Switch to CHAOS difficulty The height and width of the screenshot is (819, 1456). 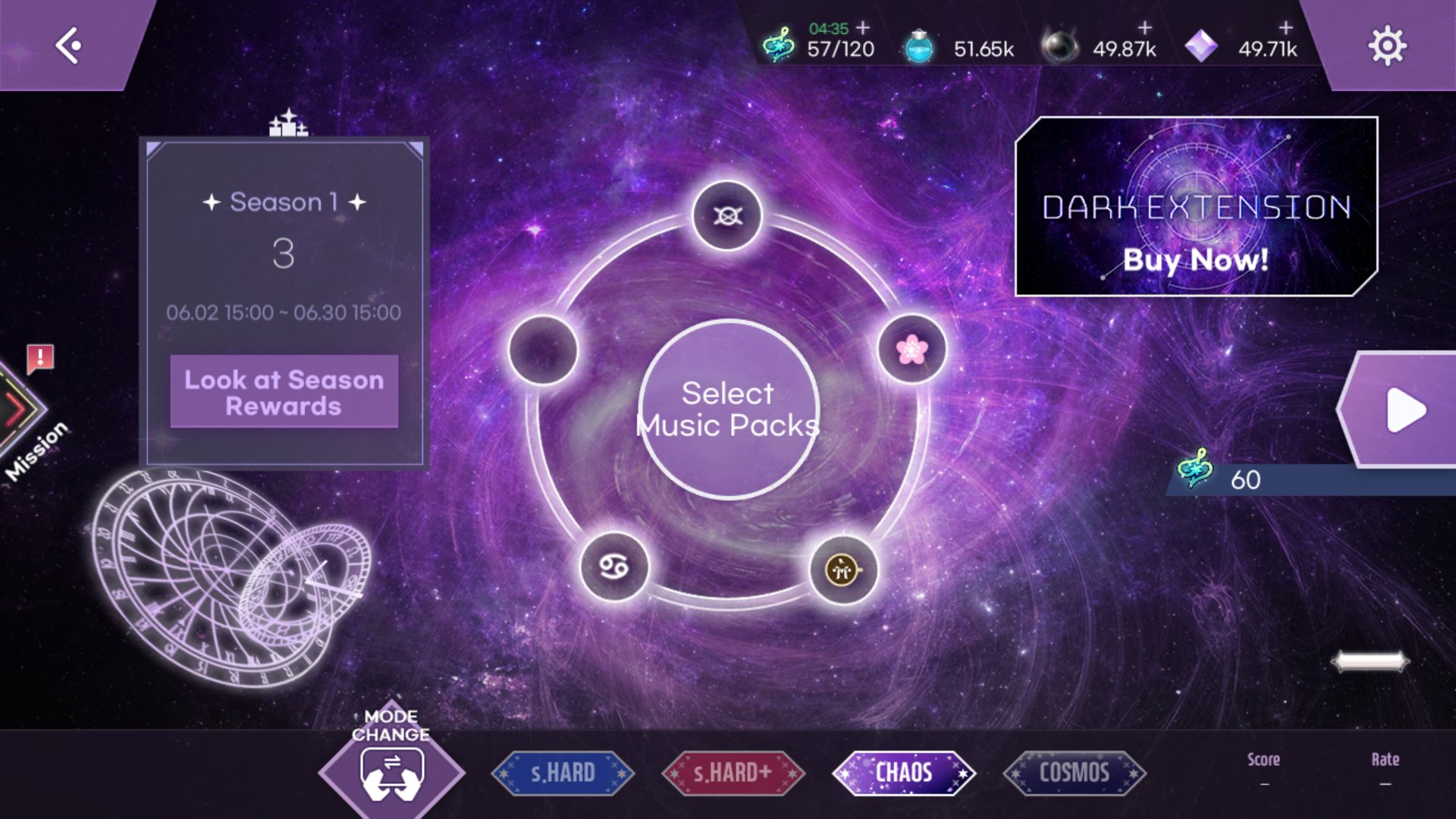[x=903, y=773]
